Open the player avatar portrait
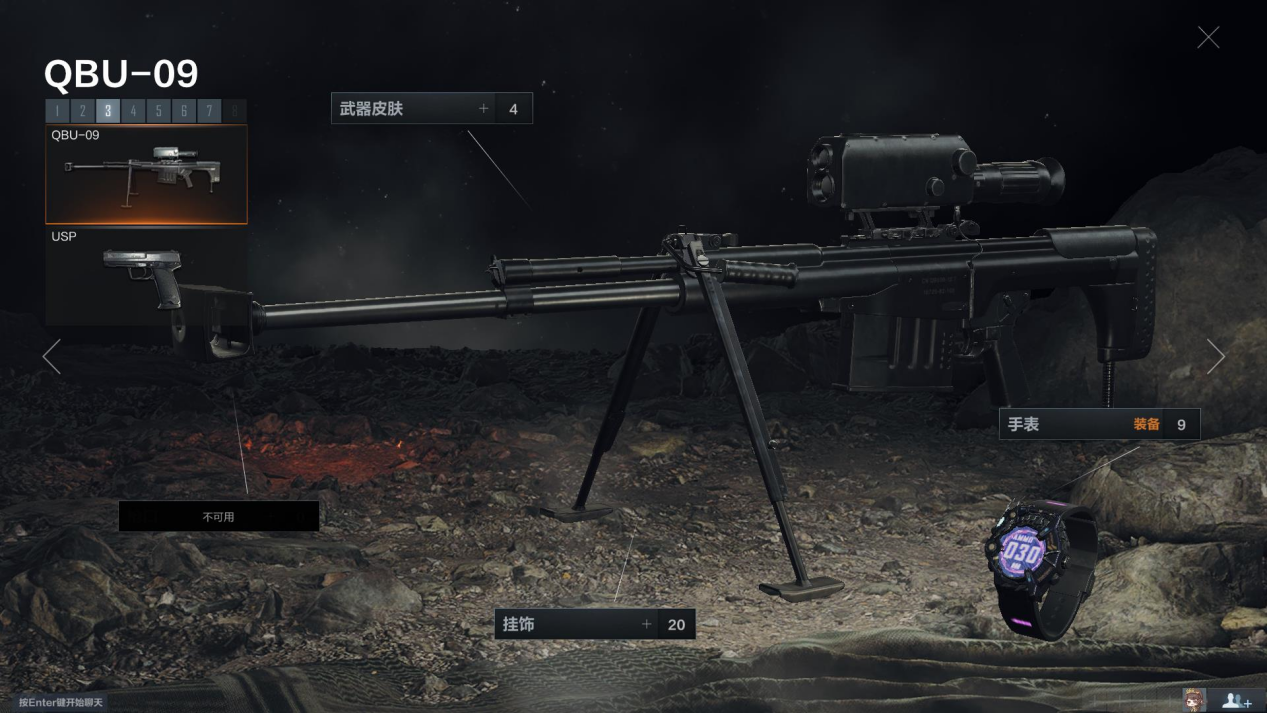This screenshot has height=713, width=1267. (x=1194, y=700)
